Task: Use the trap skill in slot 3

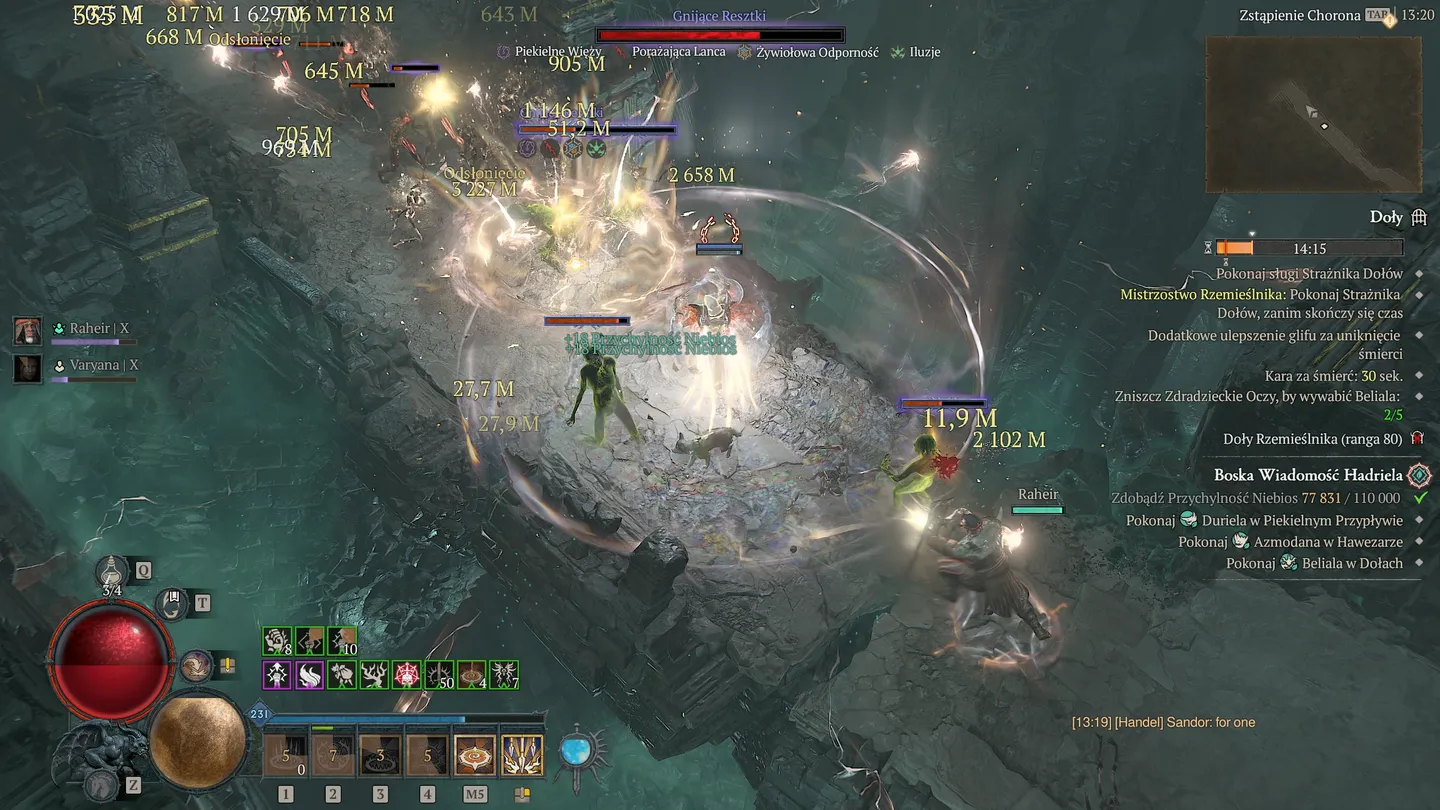Action: (380, 756)
